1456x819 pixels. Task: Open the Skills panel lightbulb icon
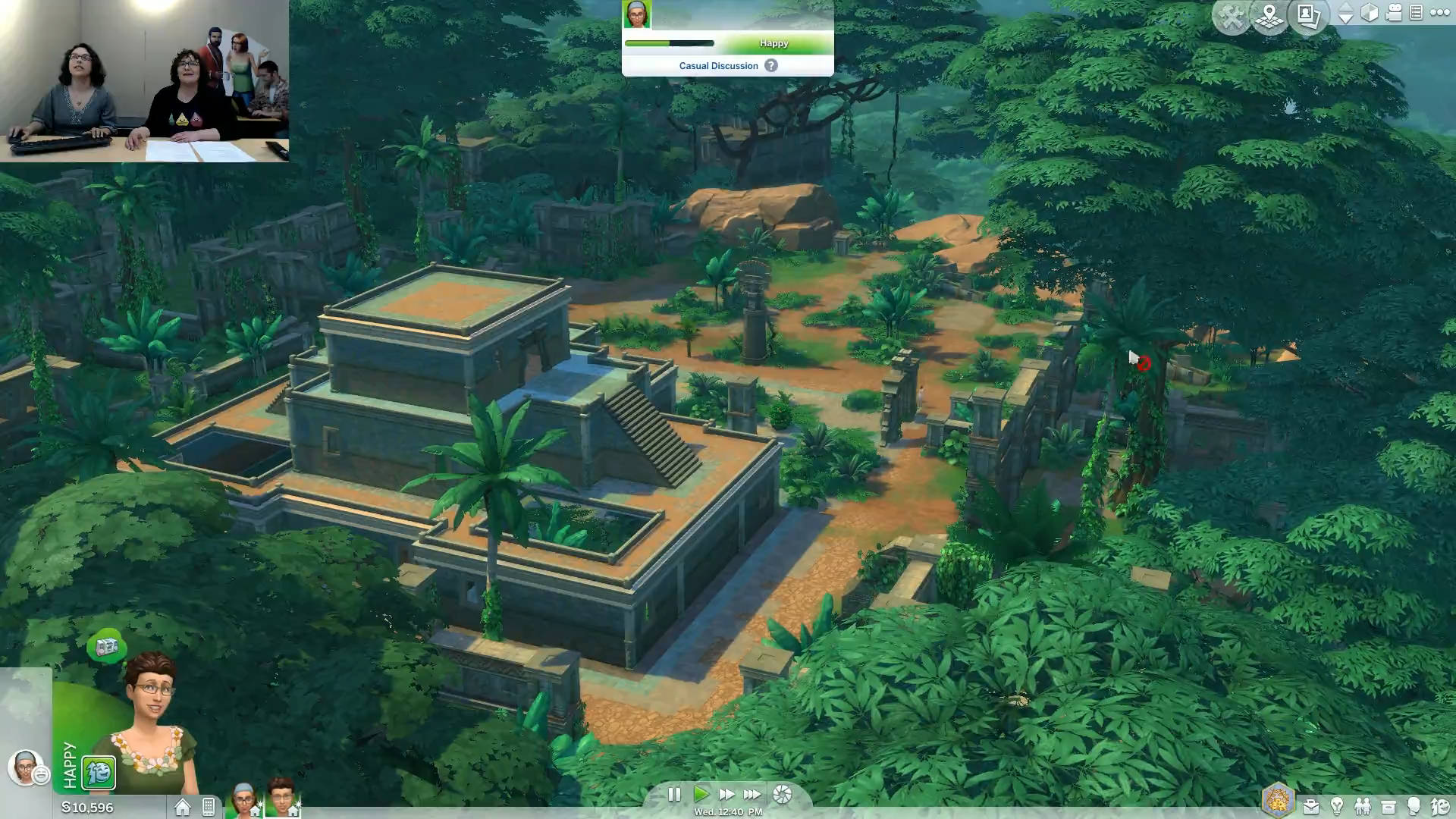[x=1338, y=805]
